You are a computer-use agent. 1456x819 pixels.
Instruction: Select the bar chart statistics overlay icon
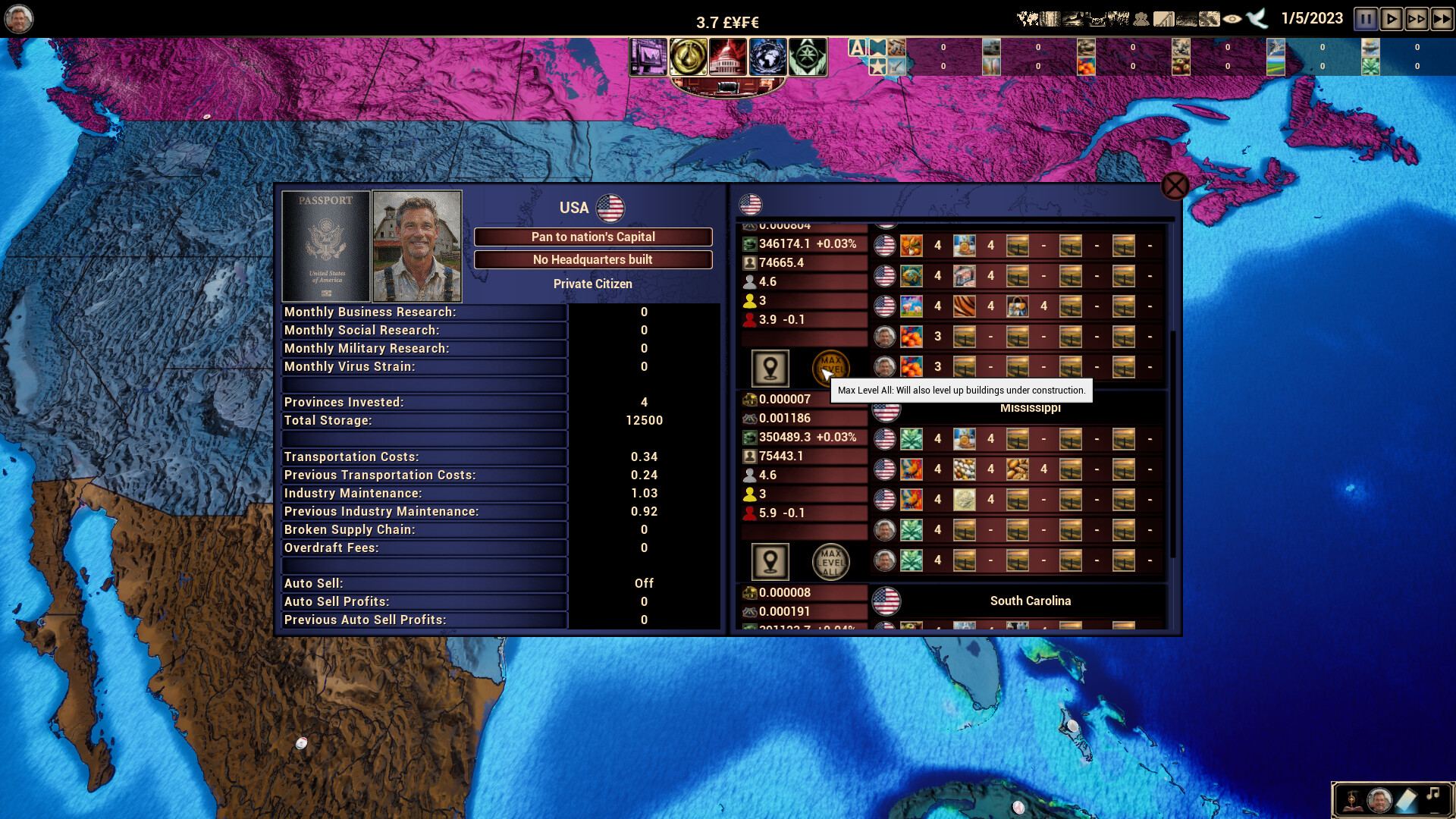[x=1163, y=18]
